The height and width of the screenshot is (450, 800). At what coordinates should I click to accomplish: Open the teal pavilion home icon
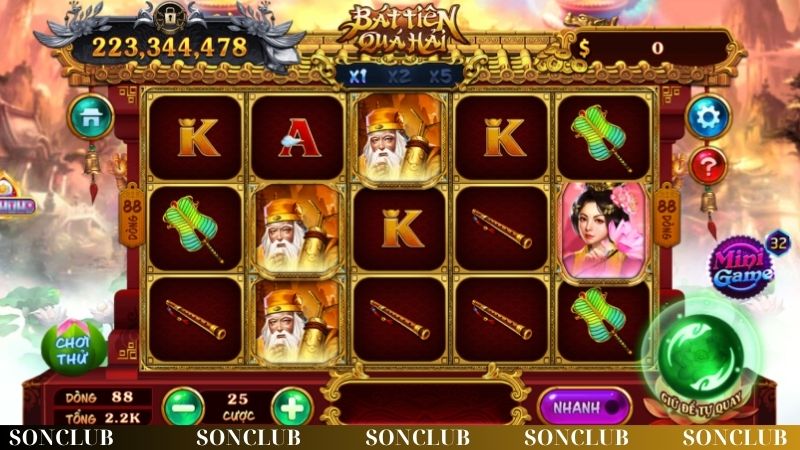90,118
